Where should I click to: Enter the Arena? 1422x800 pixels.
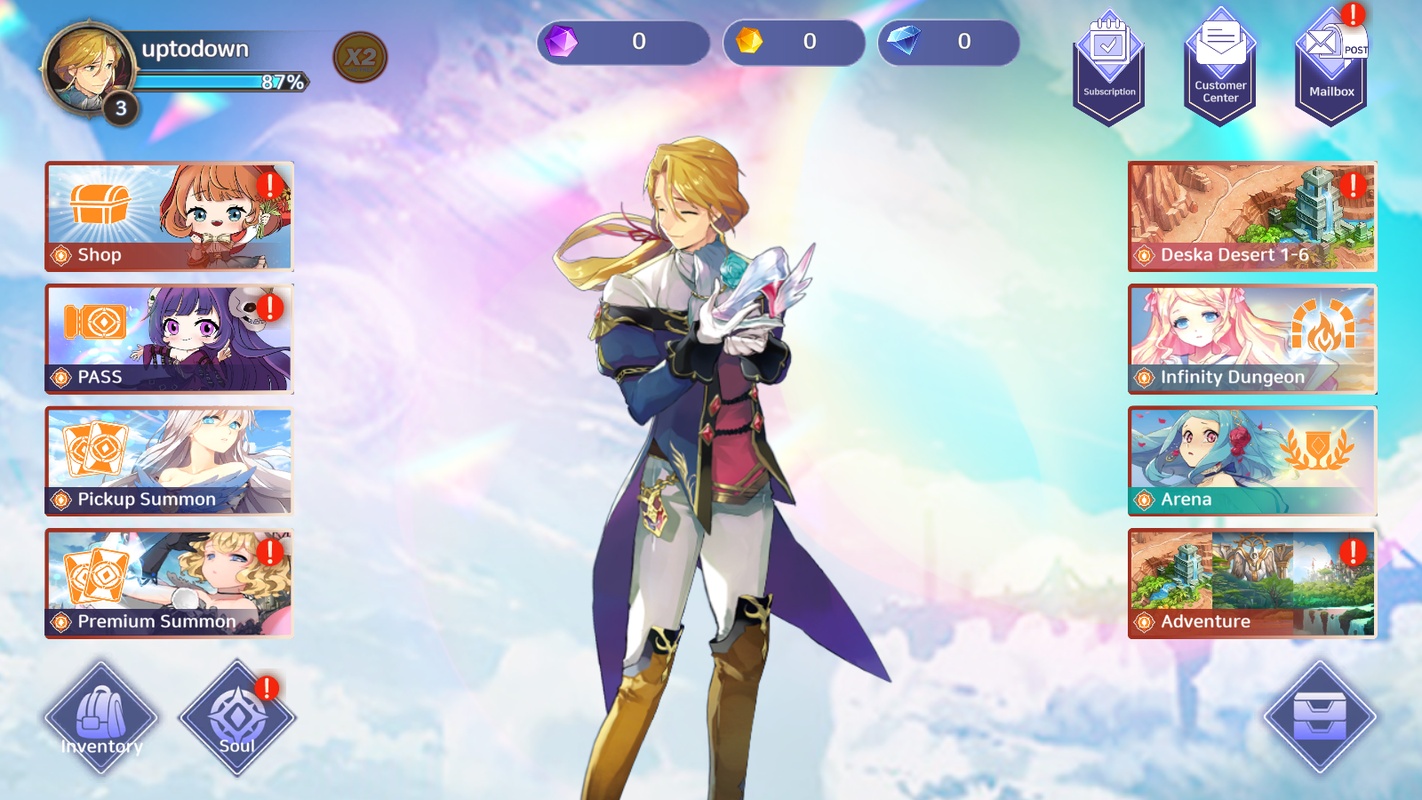[x=1252, y=460]
